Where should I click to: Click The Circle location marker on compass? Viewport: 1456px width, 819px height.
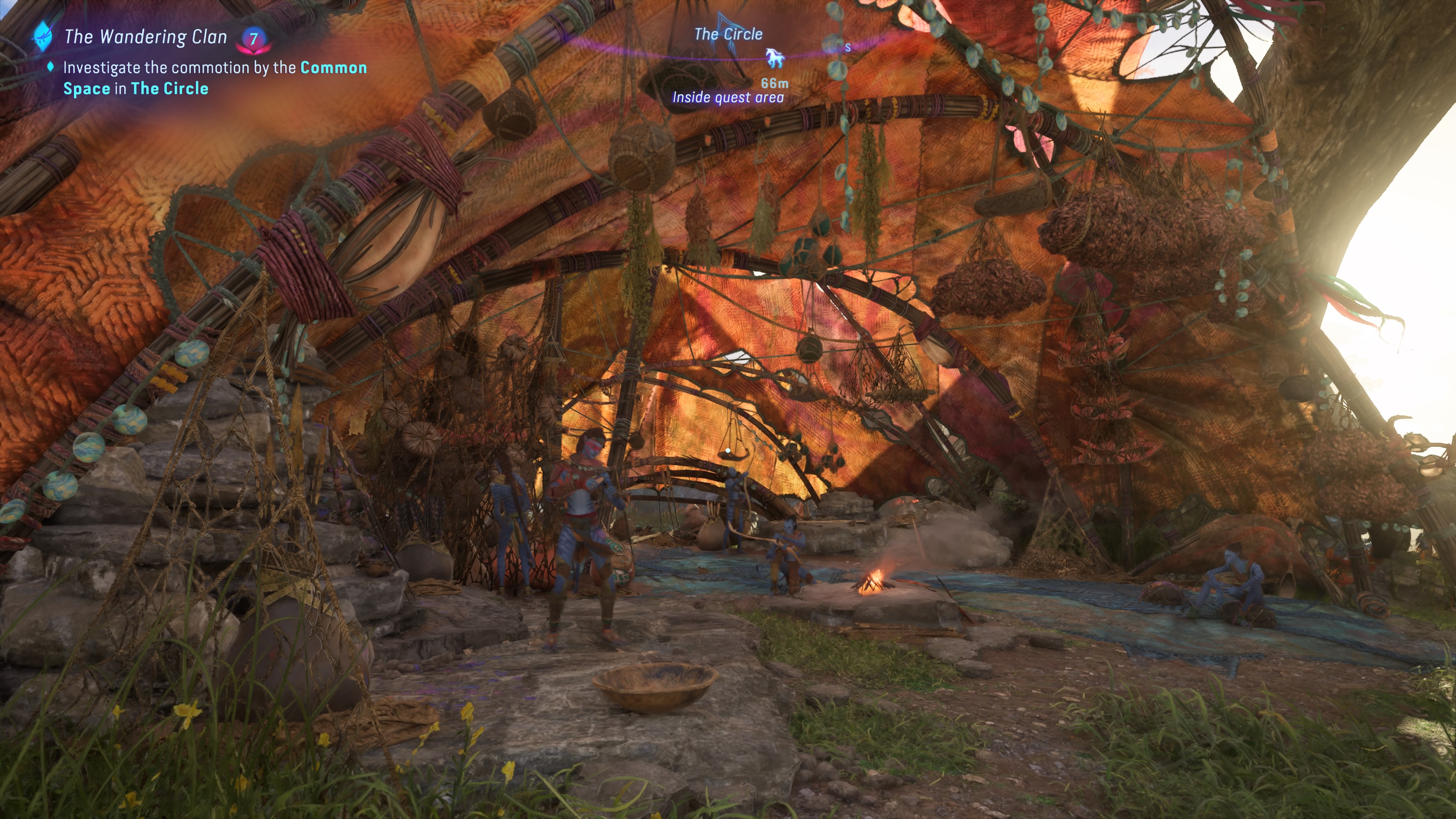coord(728,34)
